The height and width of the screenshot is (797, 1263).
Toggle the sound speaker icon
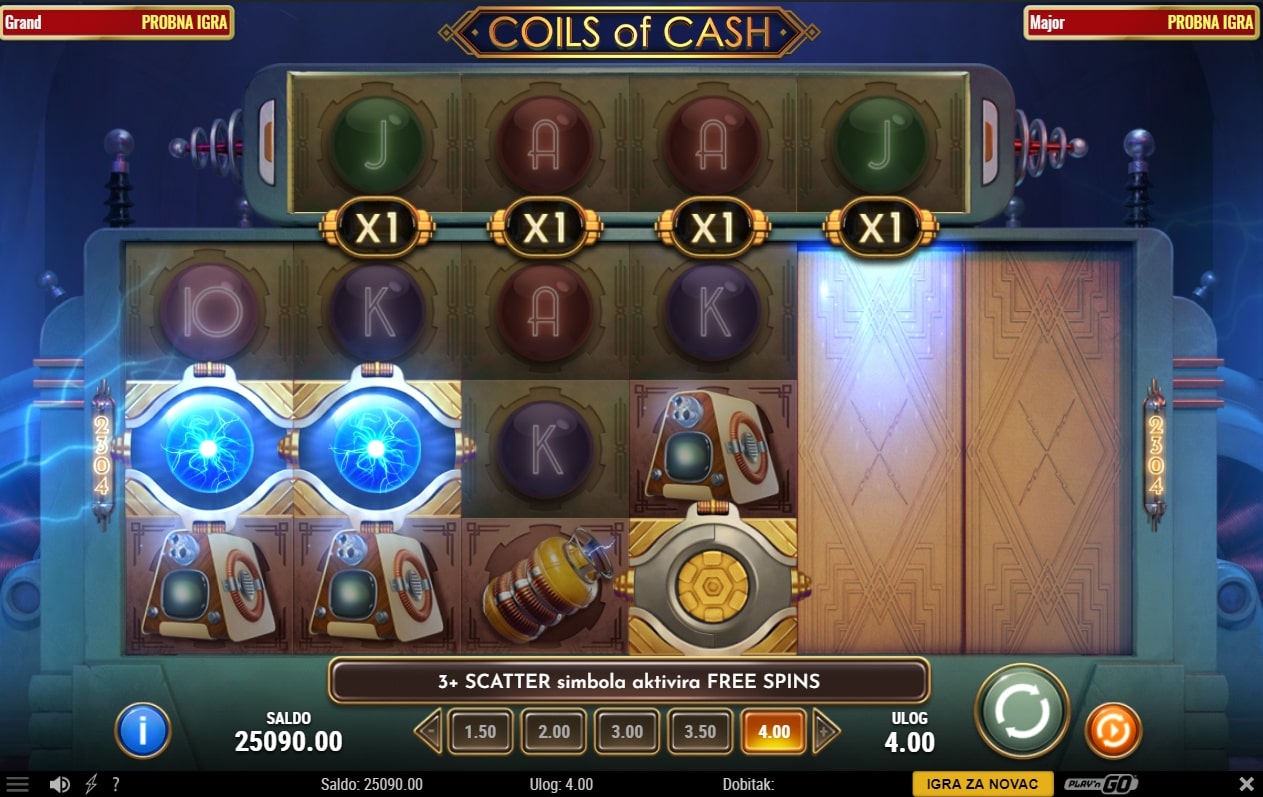(60, 785)
